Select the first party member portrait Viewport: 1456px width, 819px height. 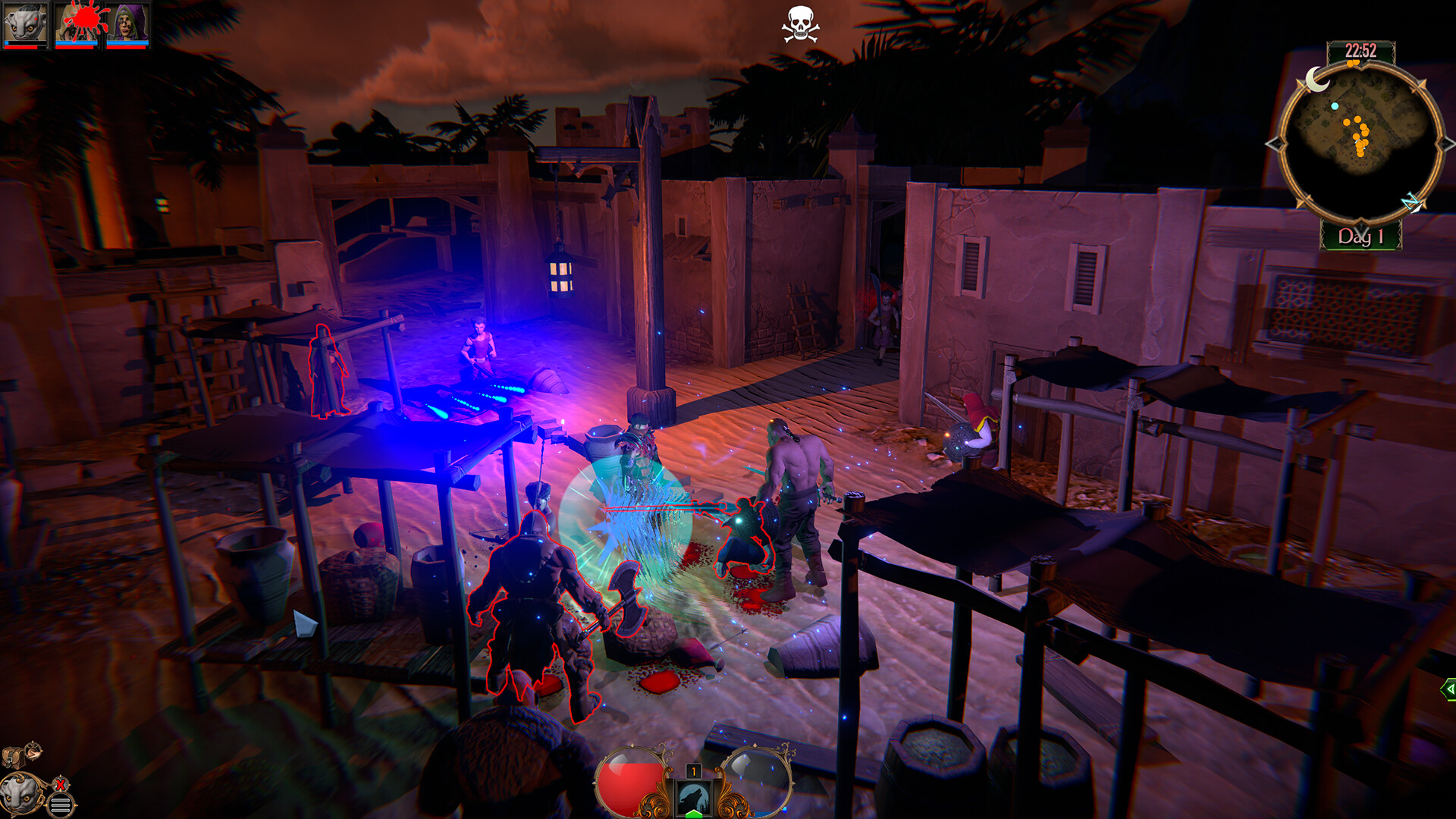point(25,19)
